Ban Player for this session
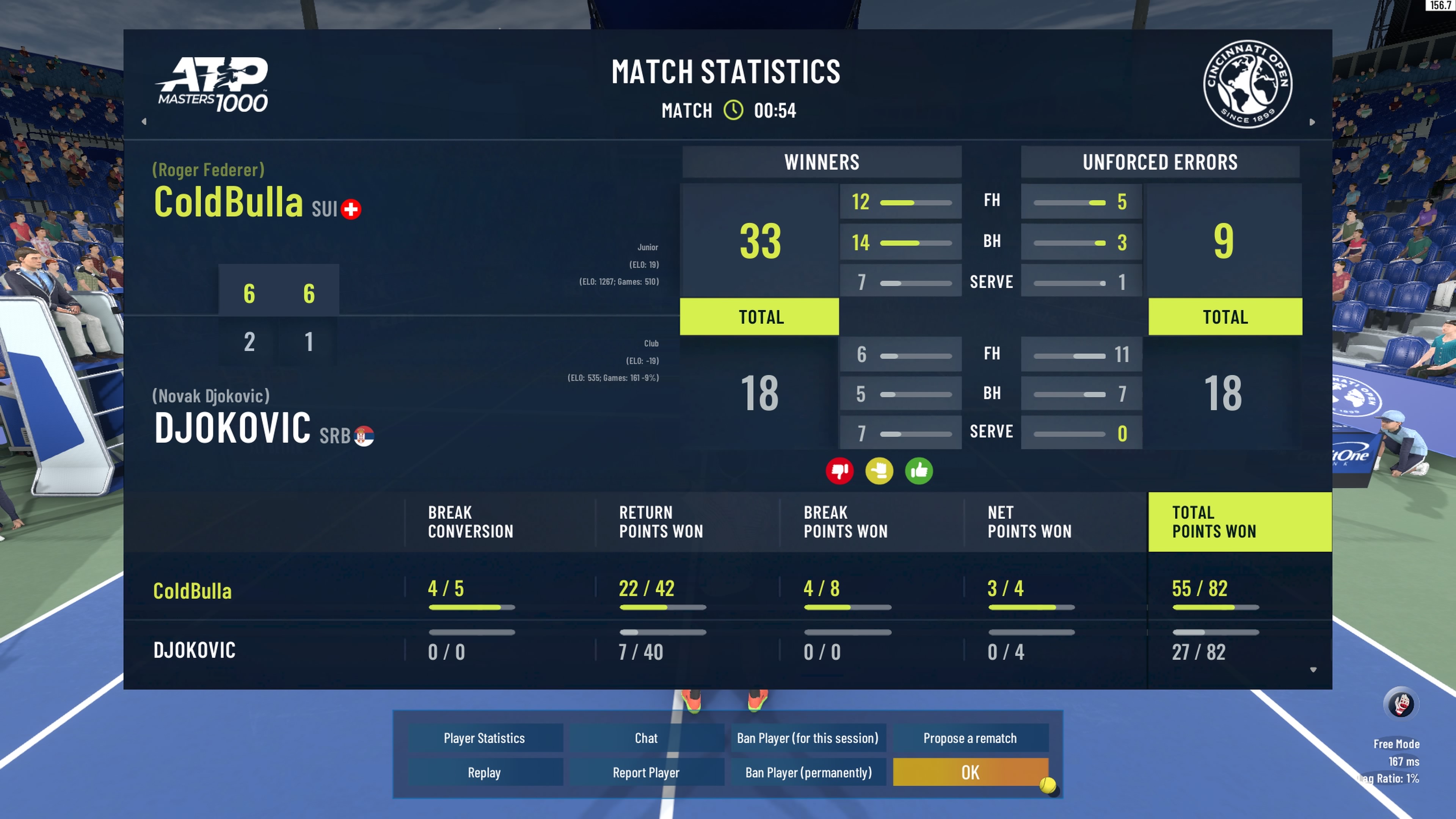 808,738
